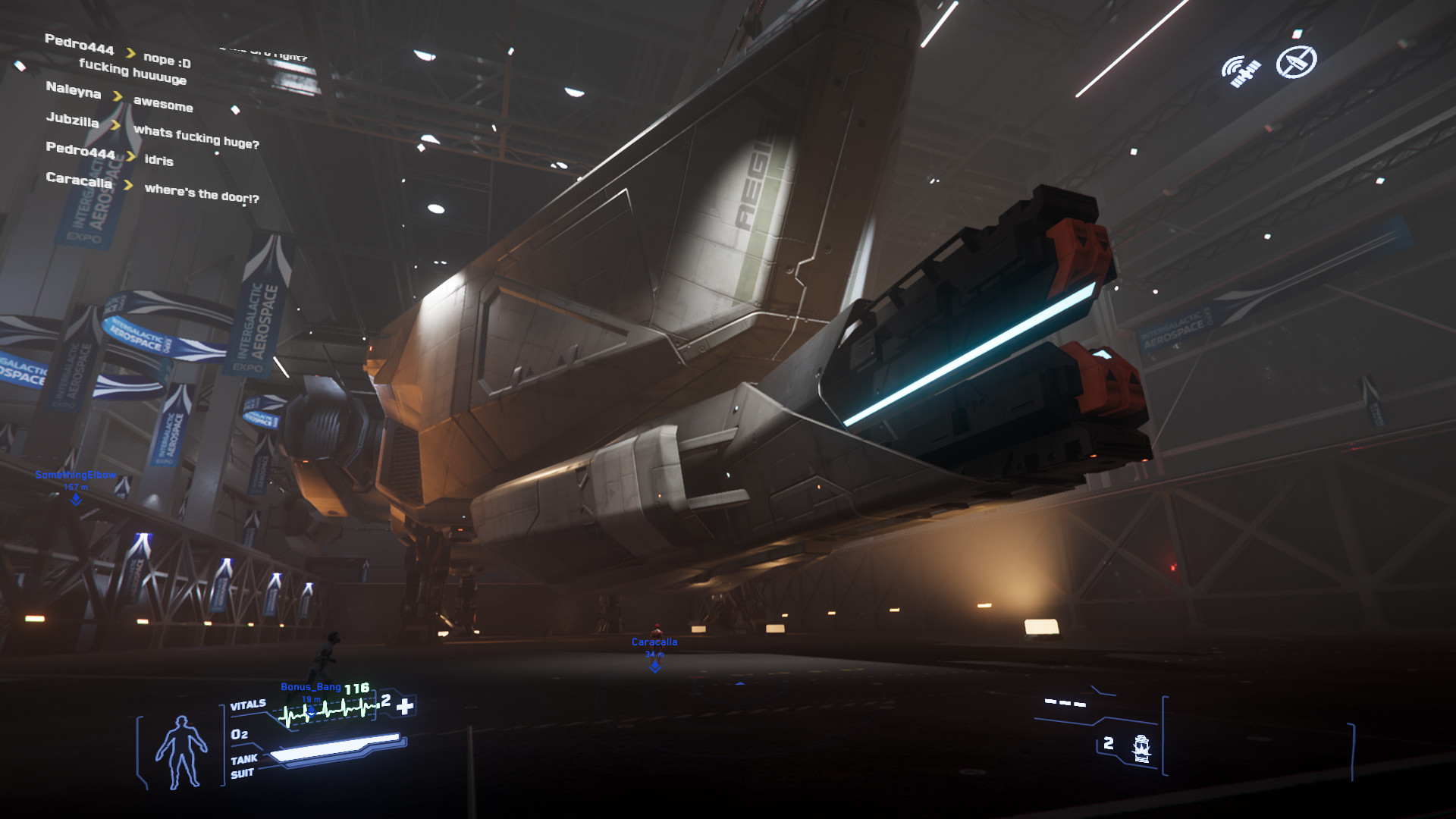Expand Naleyna's message arrow in chat
This screenshot has height=819, width=1456.
(118, 96)
